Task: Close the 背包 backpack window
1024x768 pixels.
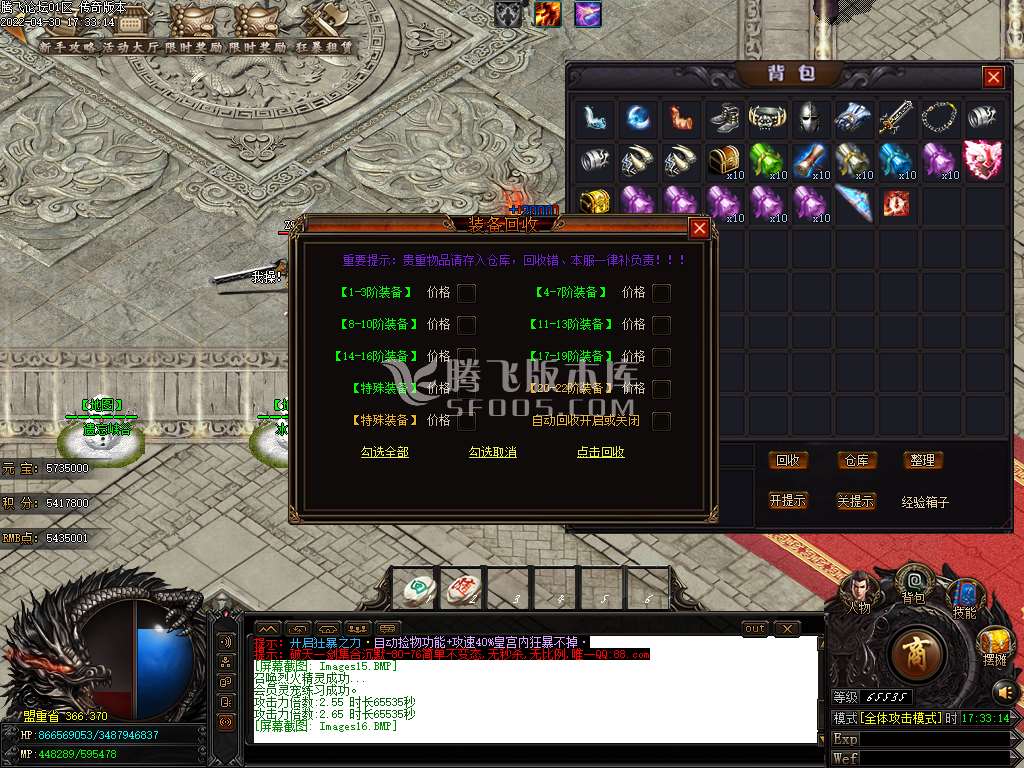Action: pyautogui.click(x=993, y=77)
